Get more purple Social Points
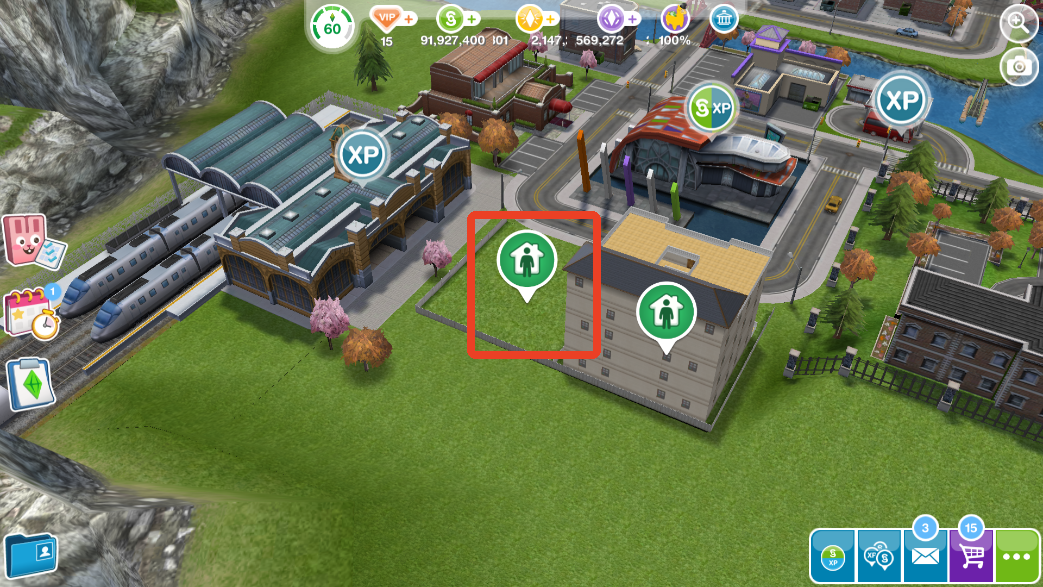The image size is (1043, 587). (612, 19)
